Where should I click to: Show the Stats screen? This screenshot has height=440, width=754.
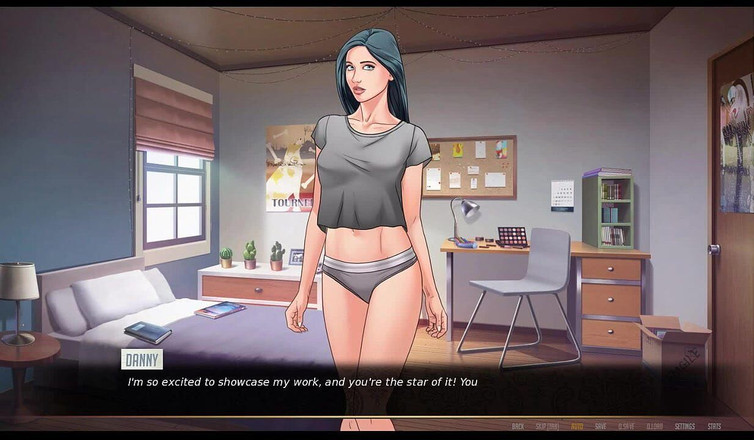point(714,426)
